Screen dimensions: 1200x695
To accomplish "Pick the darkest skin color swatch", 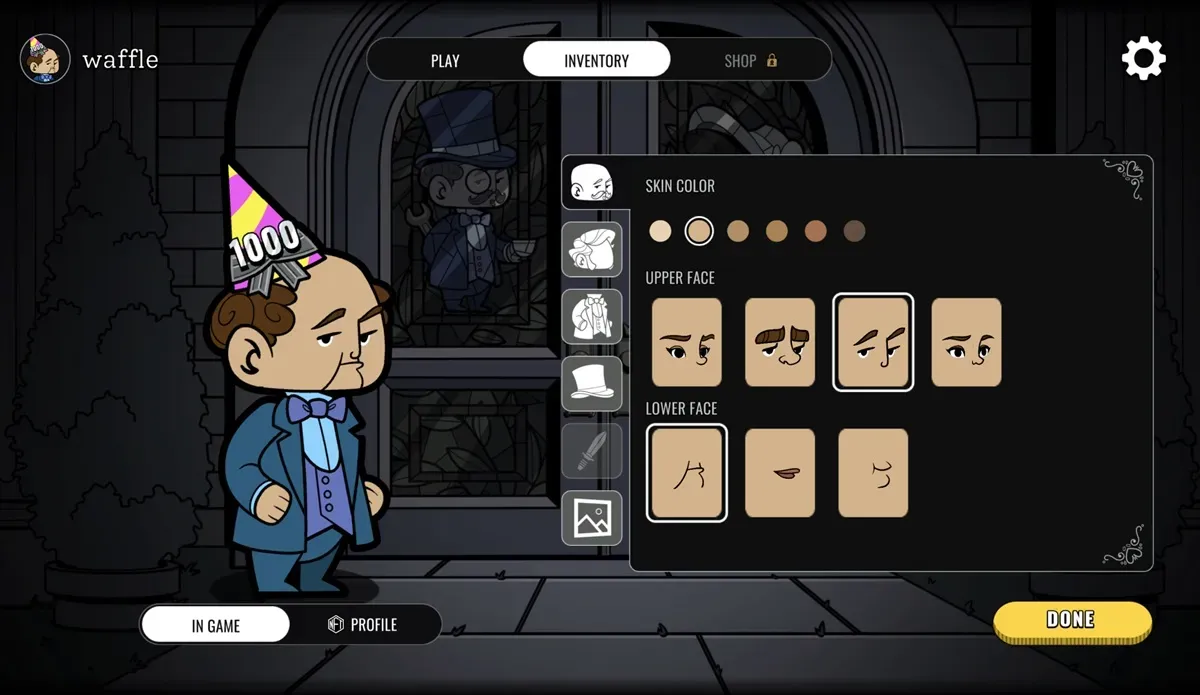I will [854, 232].
